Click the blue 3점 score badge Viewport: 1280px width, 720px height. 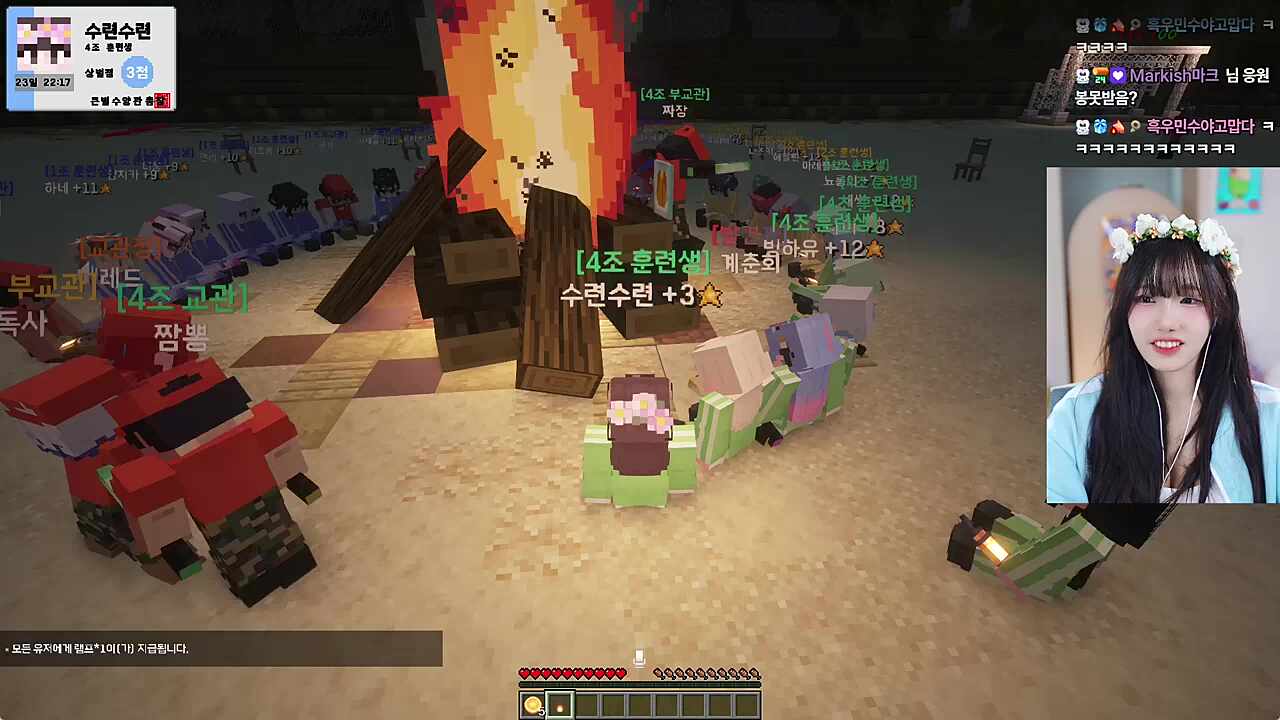[139, 71]
